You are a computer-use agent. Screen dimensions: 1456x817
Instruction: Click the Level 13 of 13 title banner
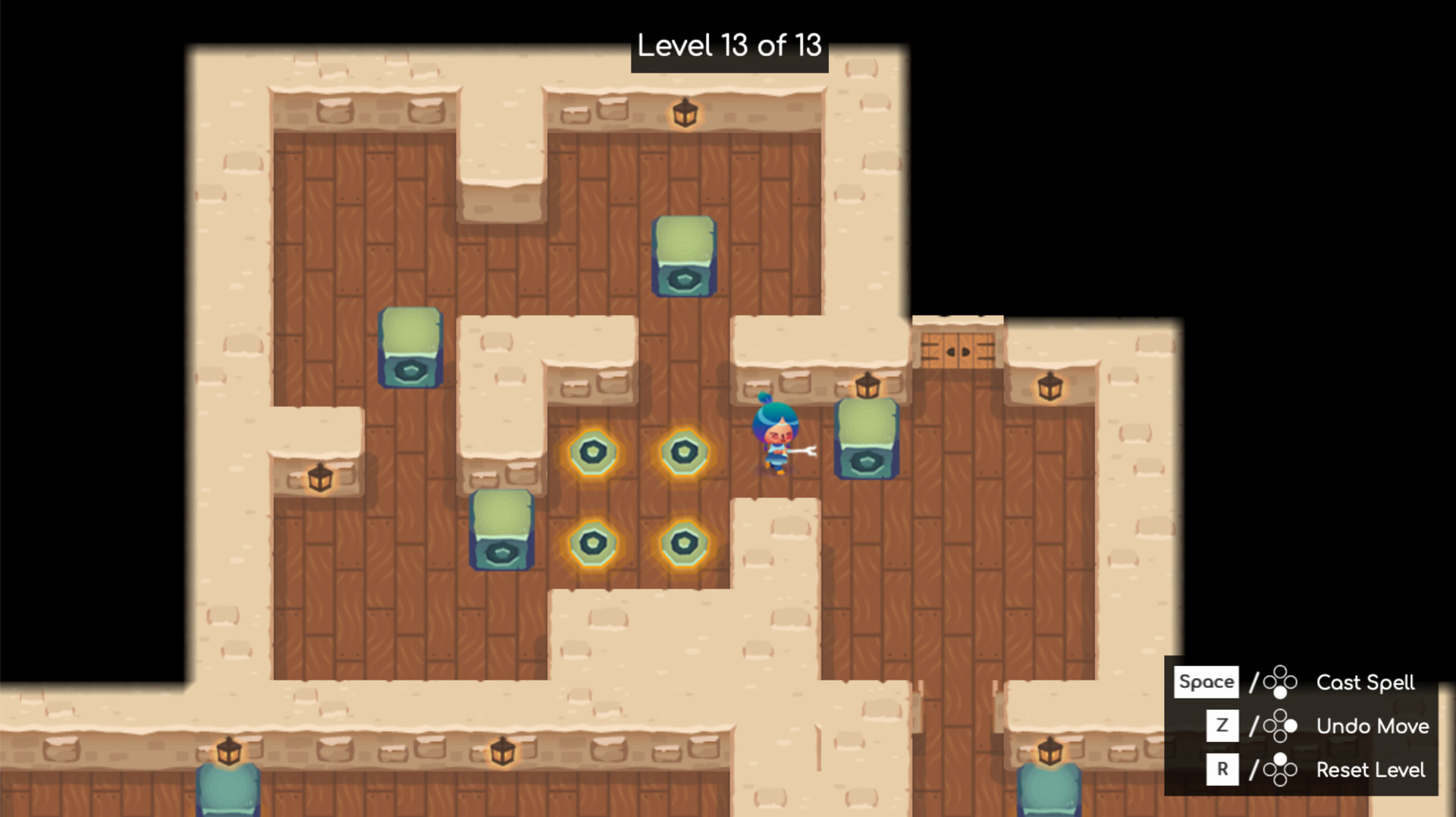(x=730, y=47)
